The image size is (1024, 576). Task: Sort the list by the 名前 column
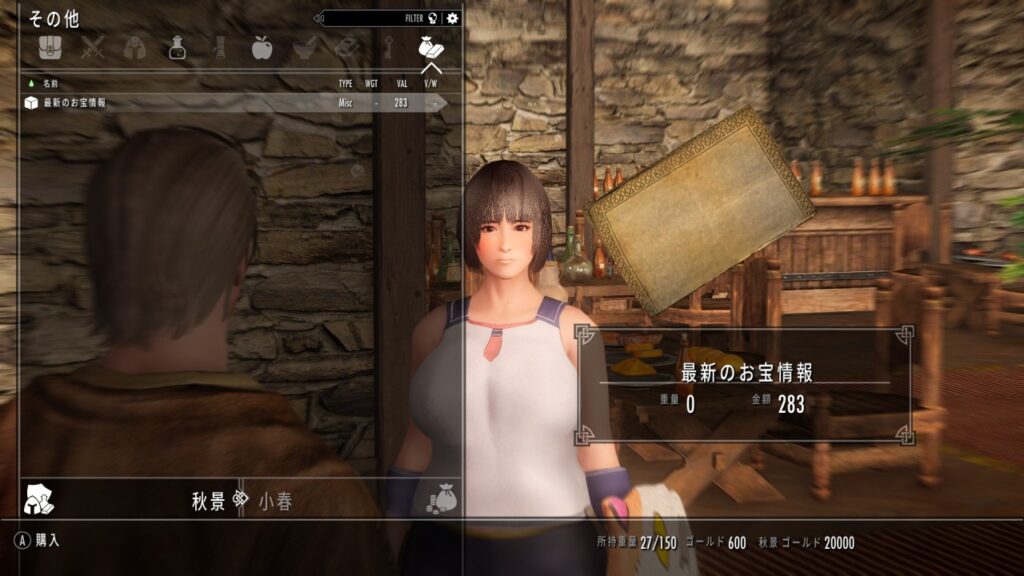point(51,83)
